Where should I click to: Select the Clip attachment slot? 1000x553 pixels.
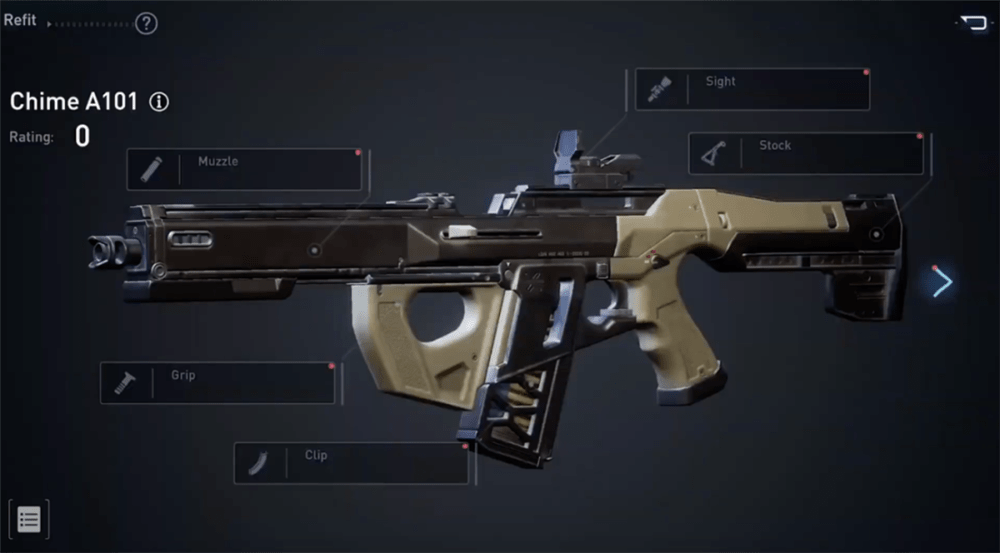351,463
